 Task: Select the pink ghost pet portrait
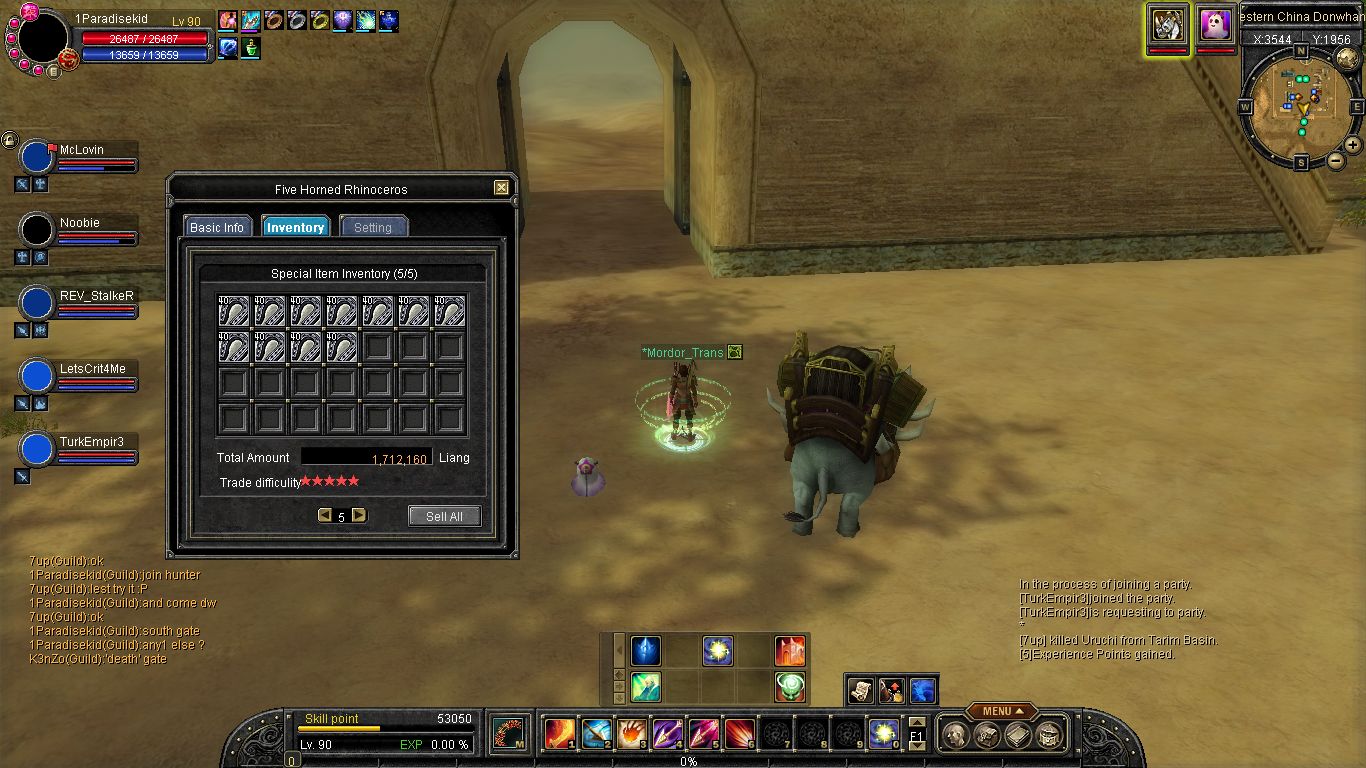pyautogui.click(x=1215, y=23)
